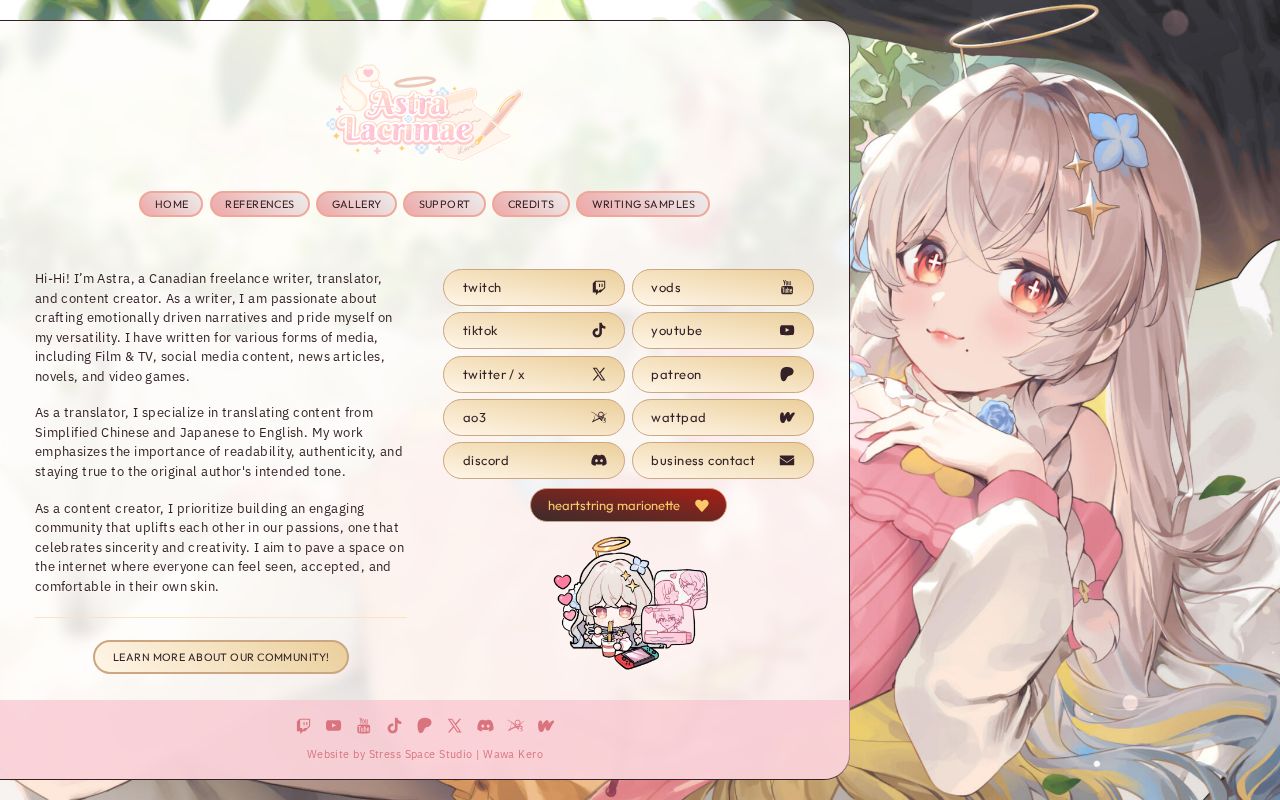Open Writing Samples section
Screen dimensions: 1280x800
click(642, 204)
